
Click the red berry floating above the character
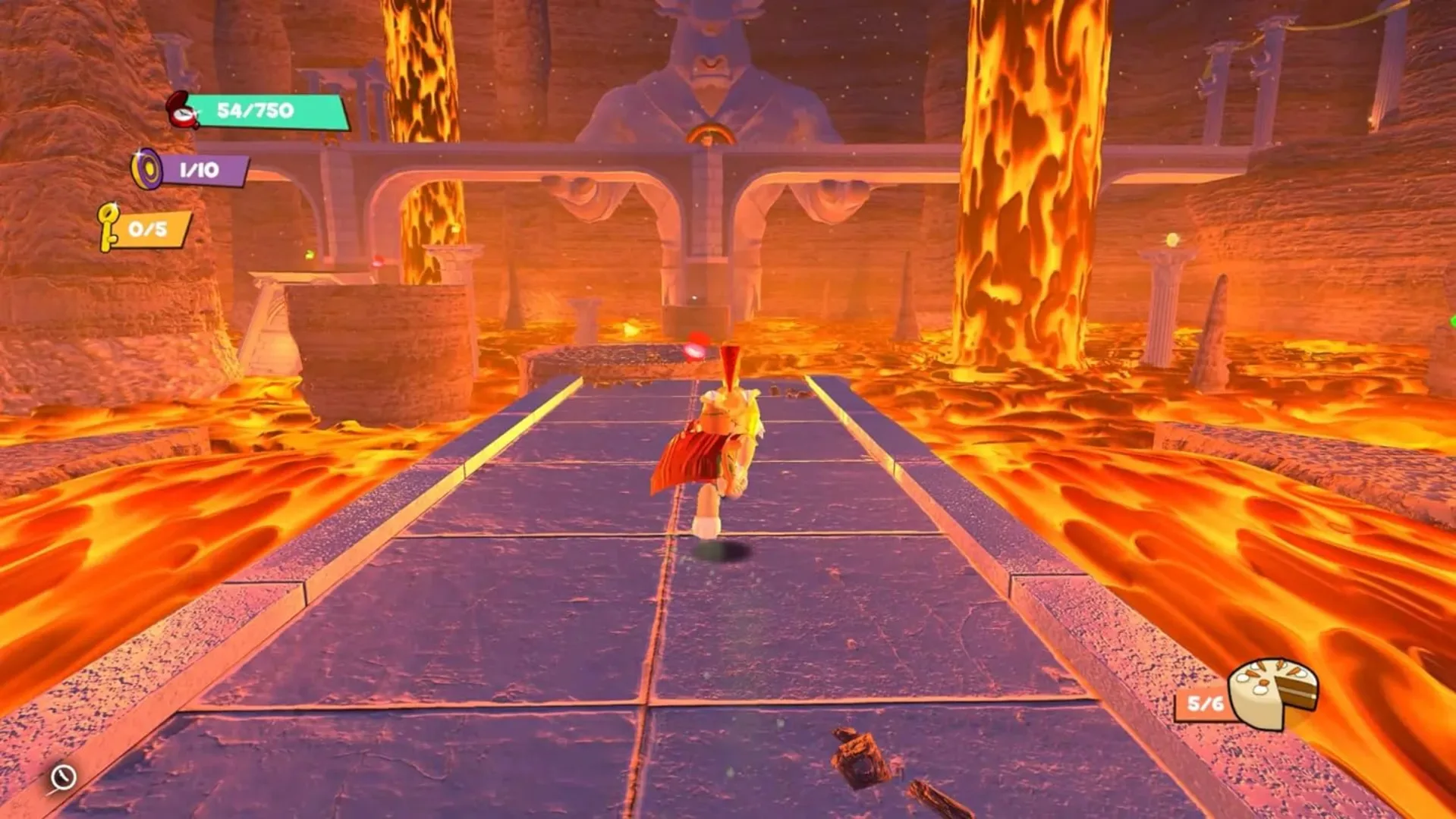pyautogui.click(x=697, y=347)
